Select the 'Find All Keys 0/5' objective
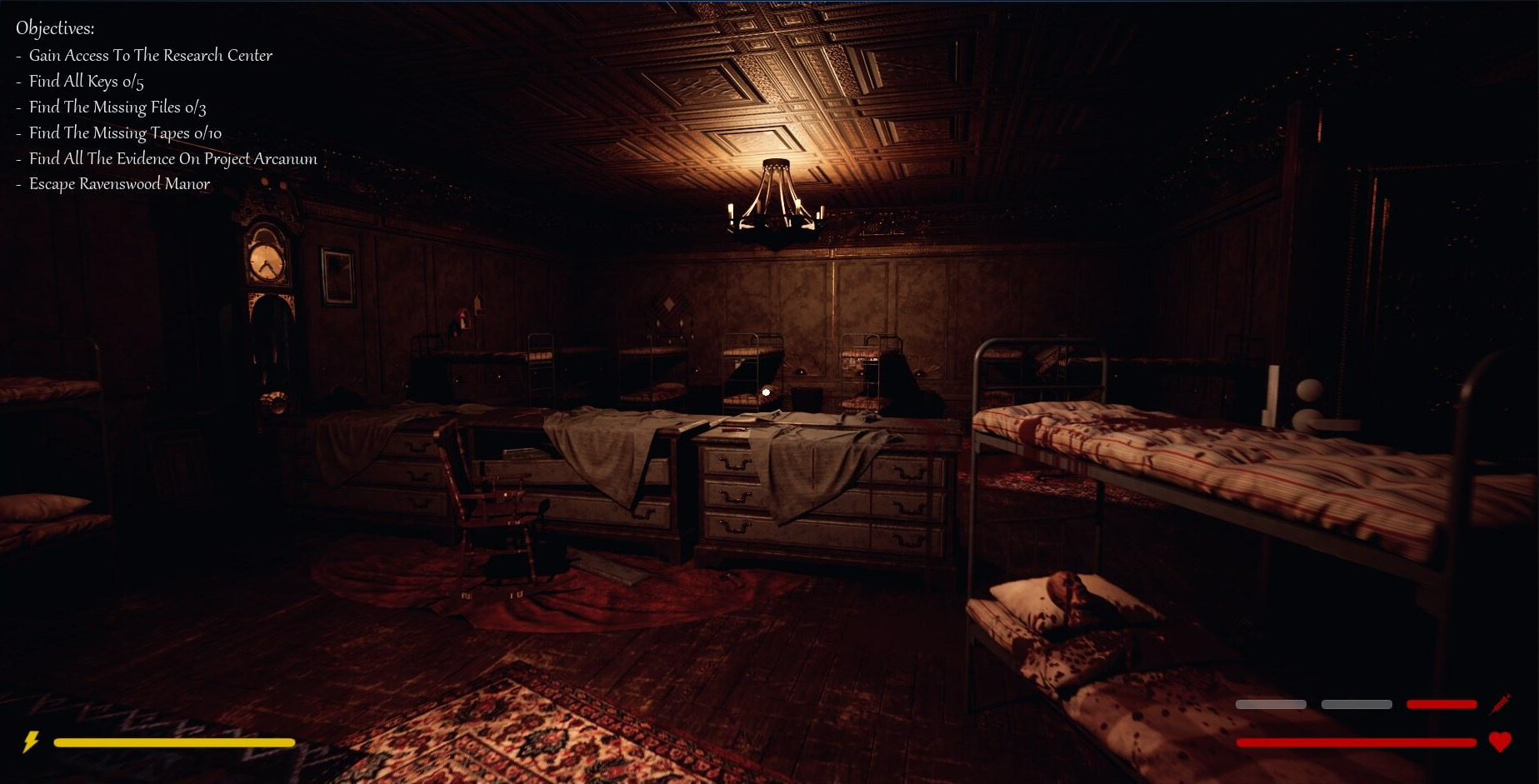Screen dimensions: 1539x784 [x=86, y=81]
